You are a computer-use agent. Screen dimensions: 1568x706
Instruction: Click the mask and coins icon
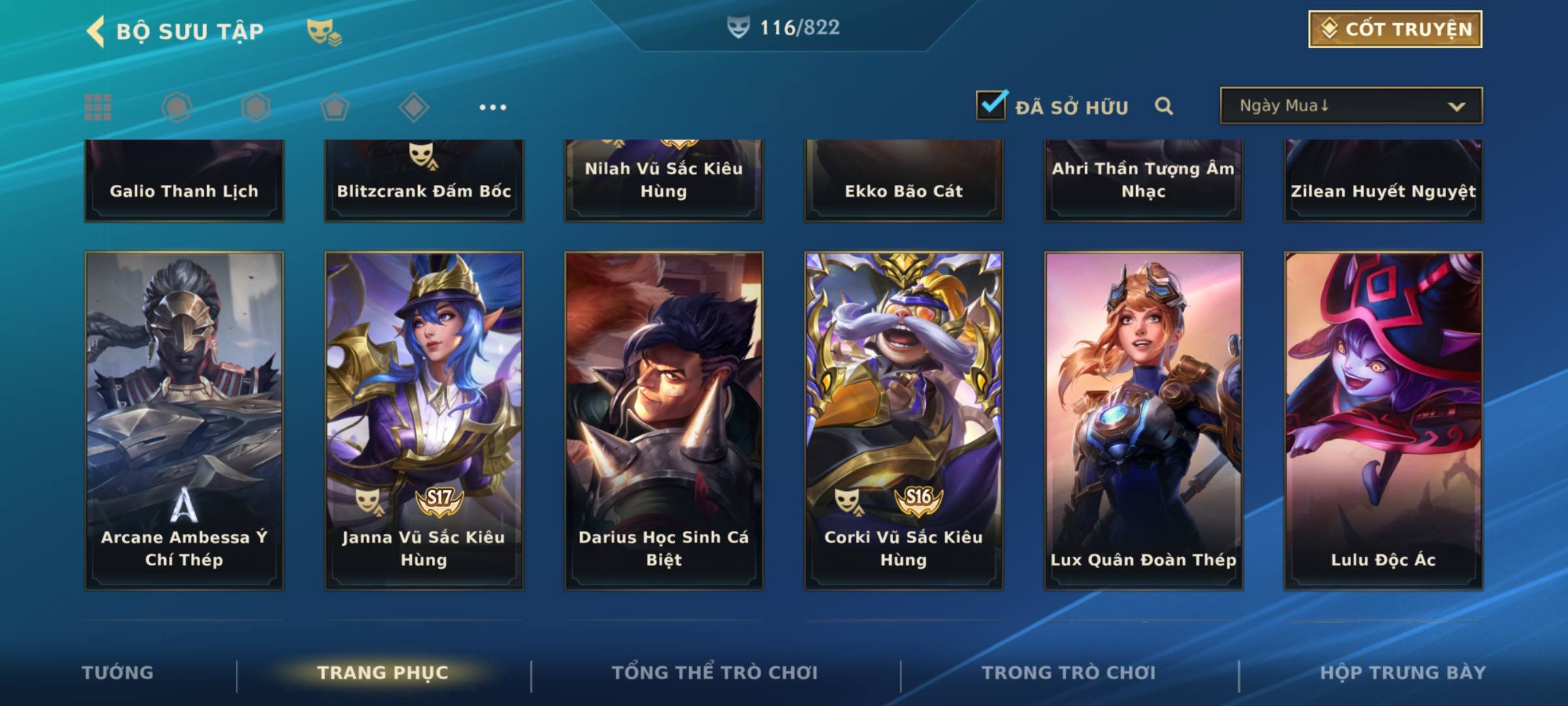point(324,31)
